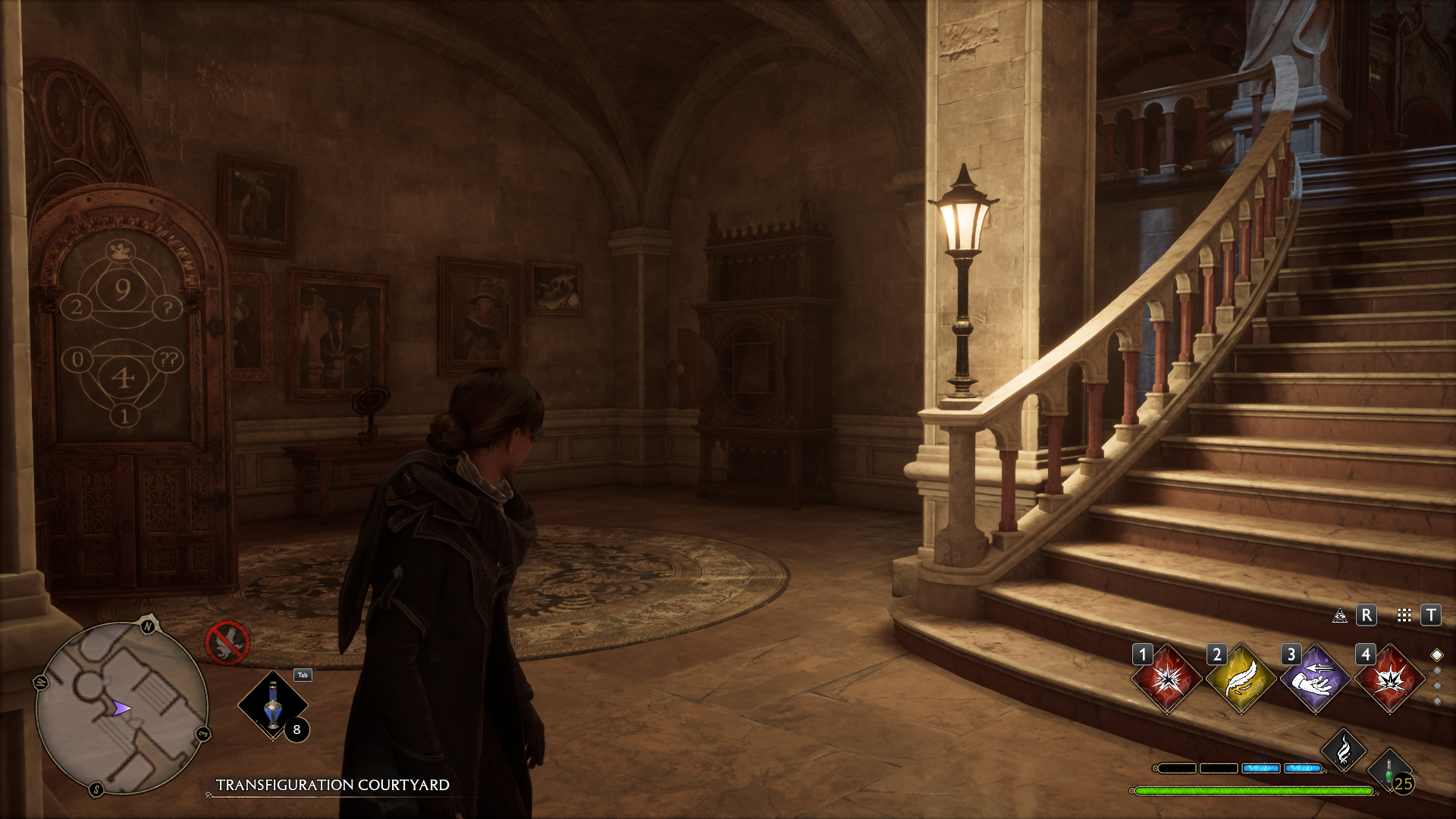Activate the white flame ancient magic icon
The height and width of the screenshot is (819, 1456).
pos(1343,751)
